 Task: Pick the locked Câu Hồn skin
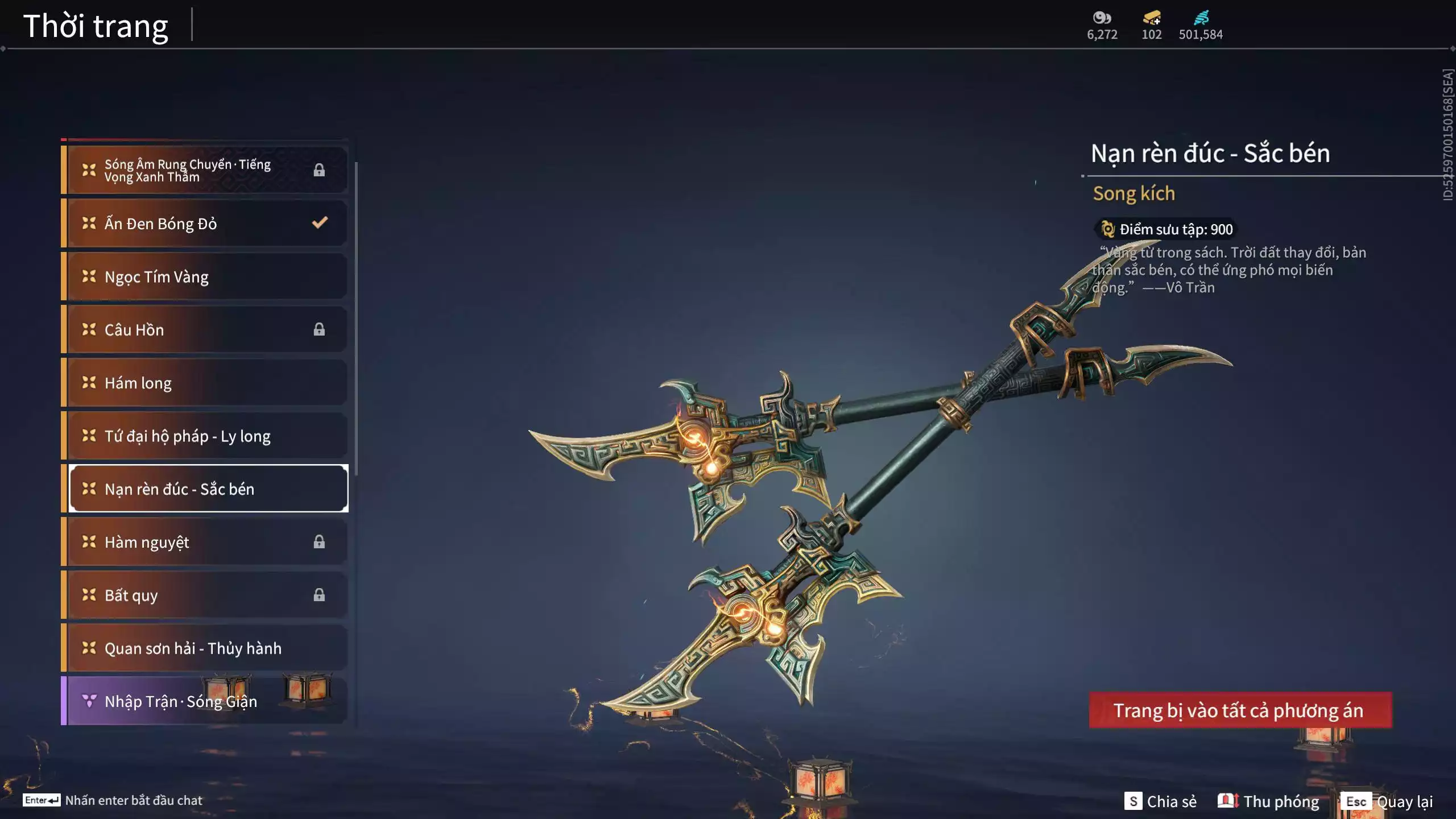205,329
